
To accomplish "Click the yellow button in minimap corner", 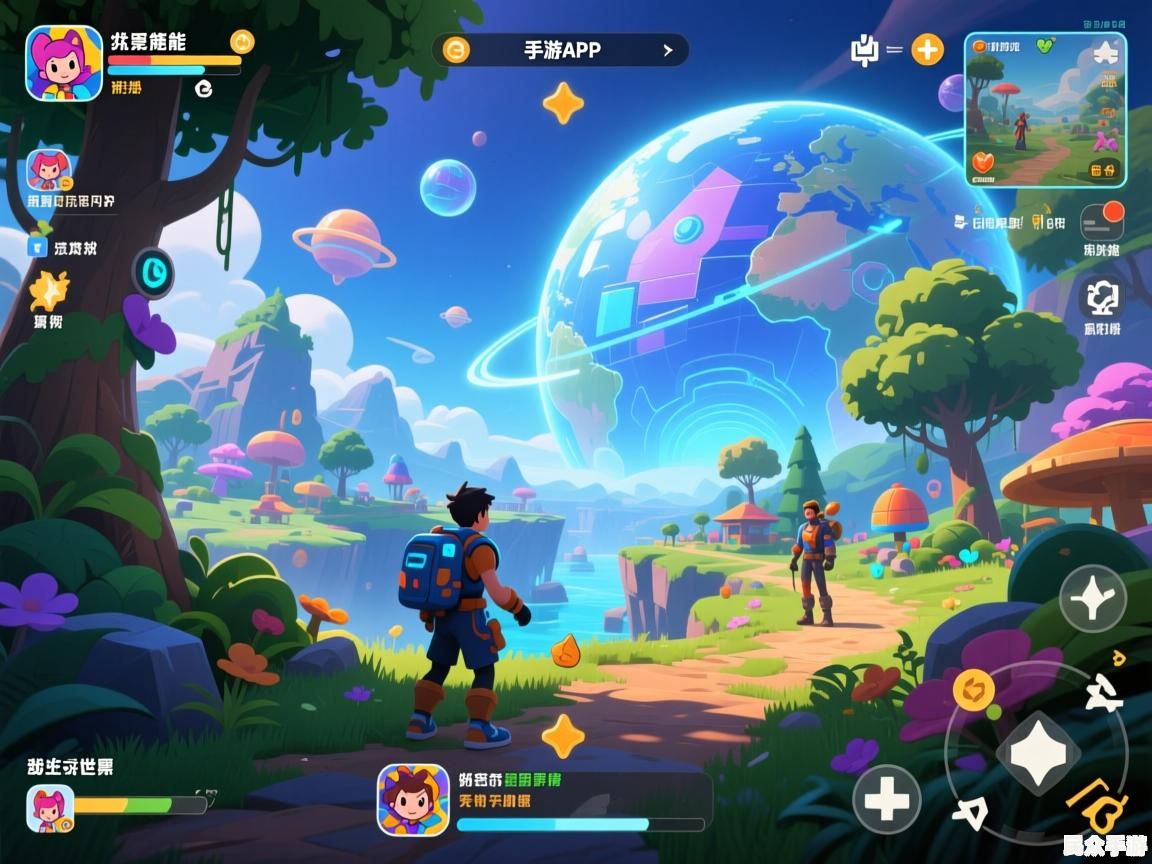I will [x=1104, y=169].
